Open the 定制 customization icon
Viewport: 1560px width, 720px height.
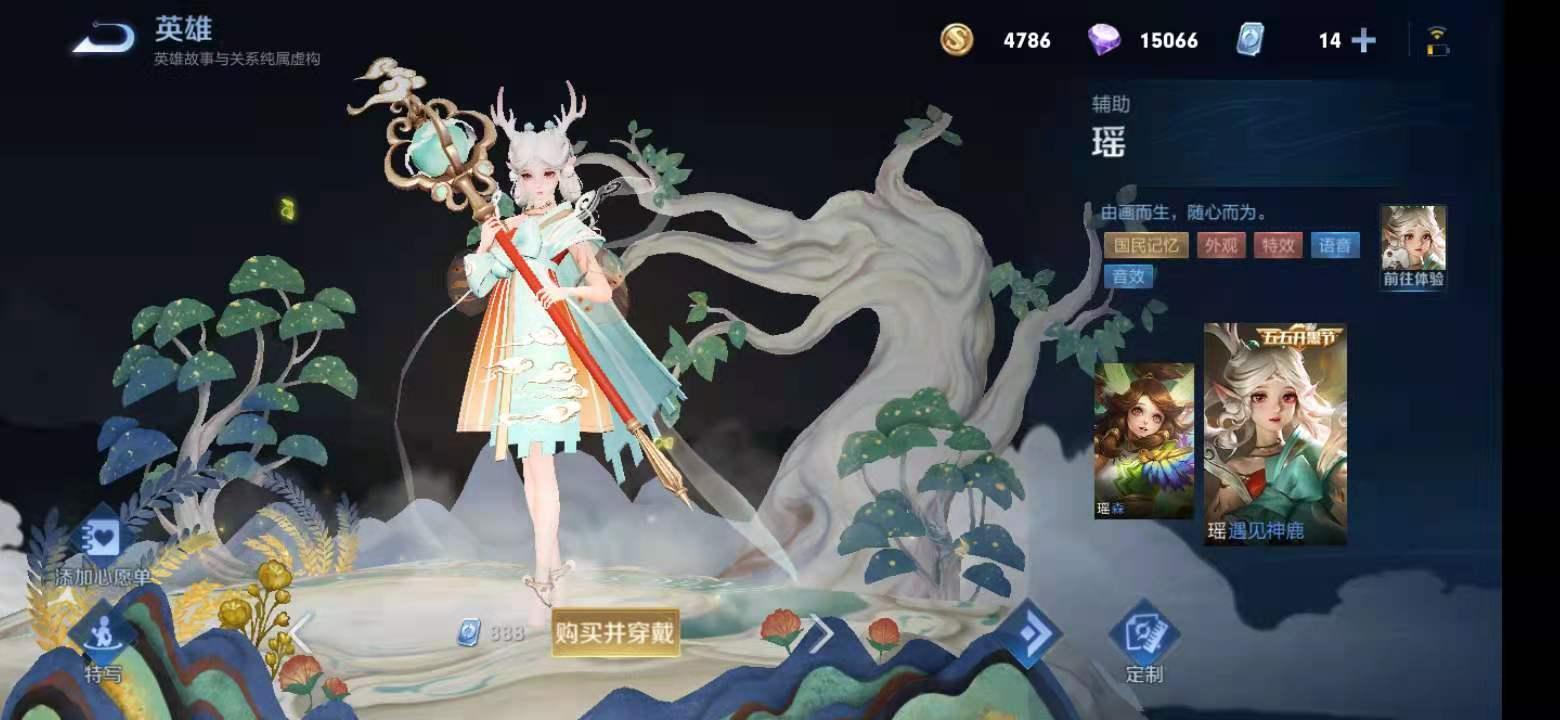1145,632
